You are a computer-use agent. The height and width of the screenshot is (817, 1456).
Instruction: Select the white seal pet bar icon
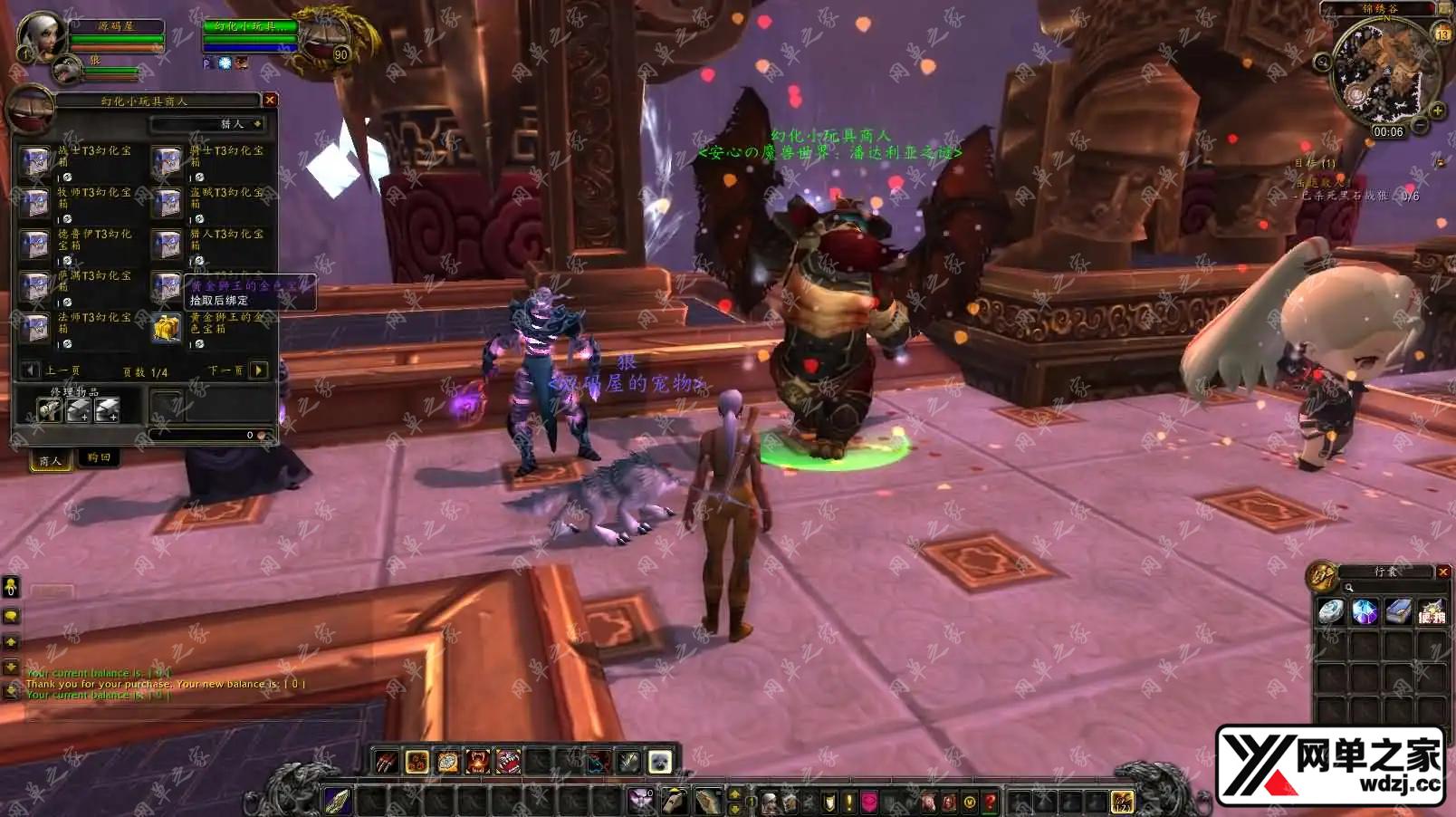click(x=659, y=762)
